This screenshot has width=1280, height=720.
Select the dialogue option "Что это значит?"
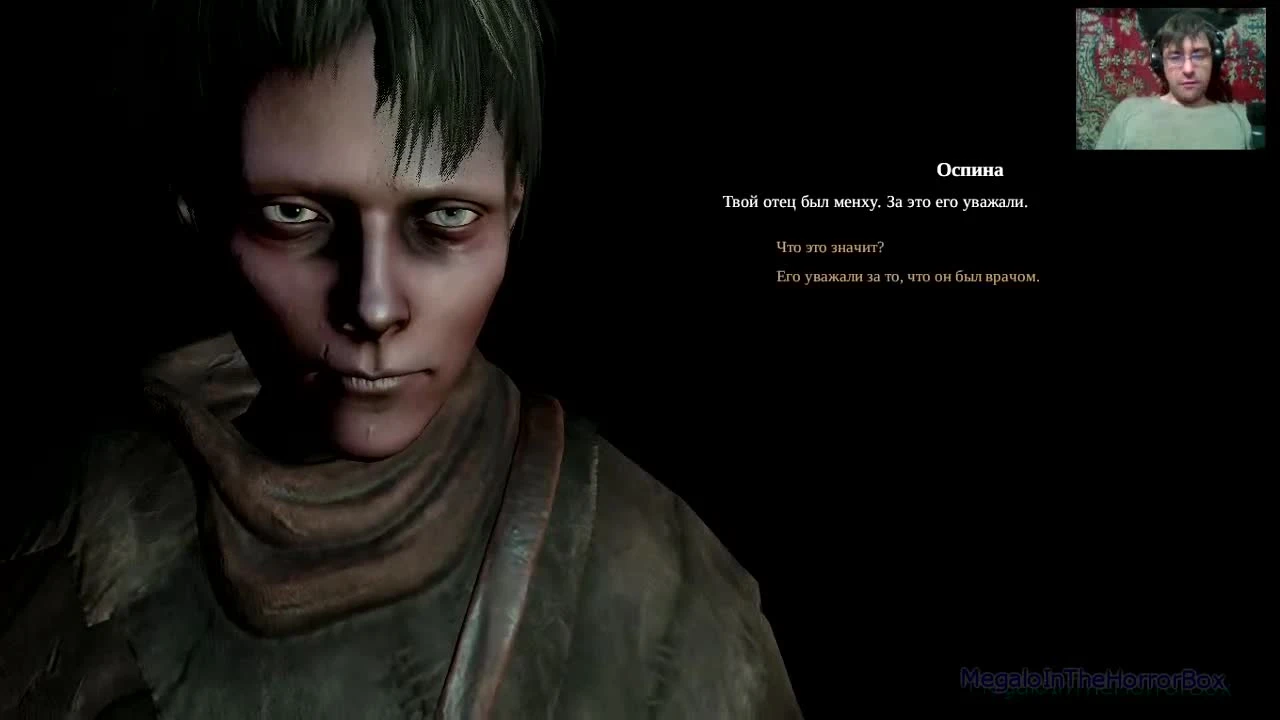pos(832,247)
